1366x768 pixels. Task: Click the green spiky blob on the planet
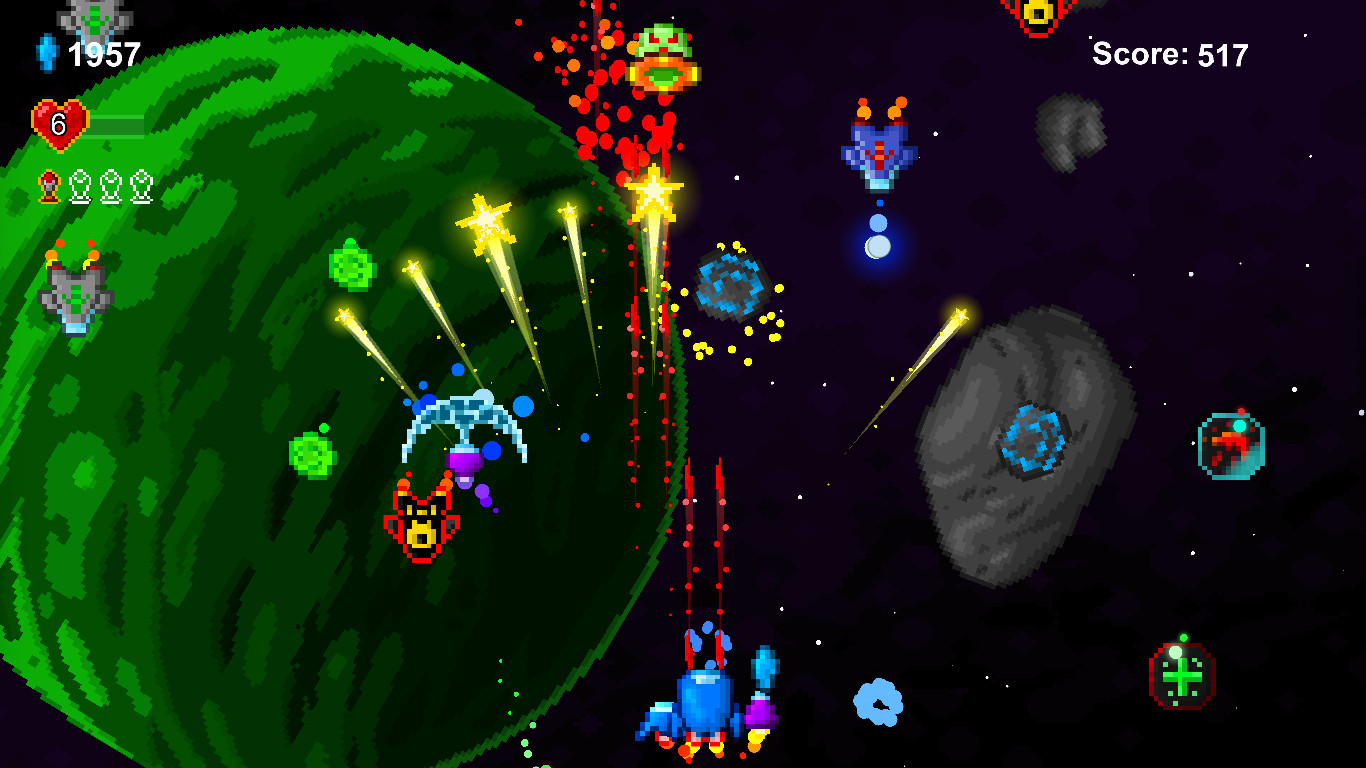click(x=352, y=263)
